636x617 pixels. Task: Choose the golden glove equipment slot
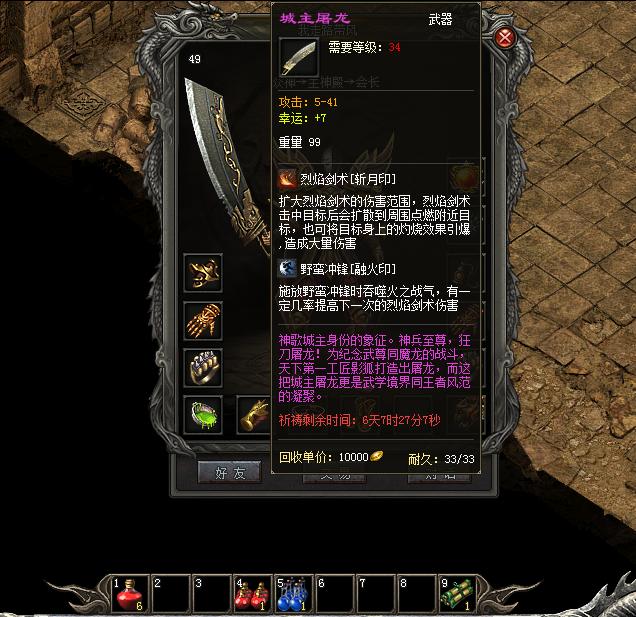click(203, 320)
